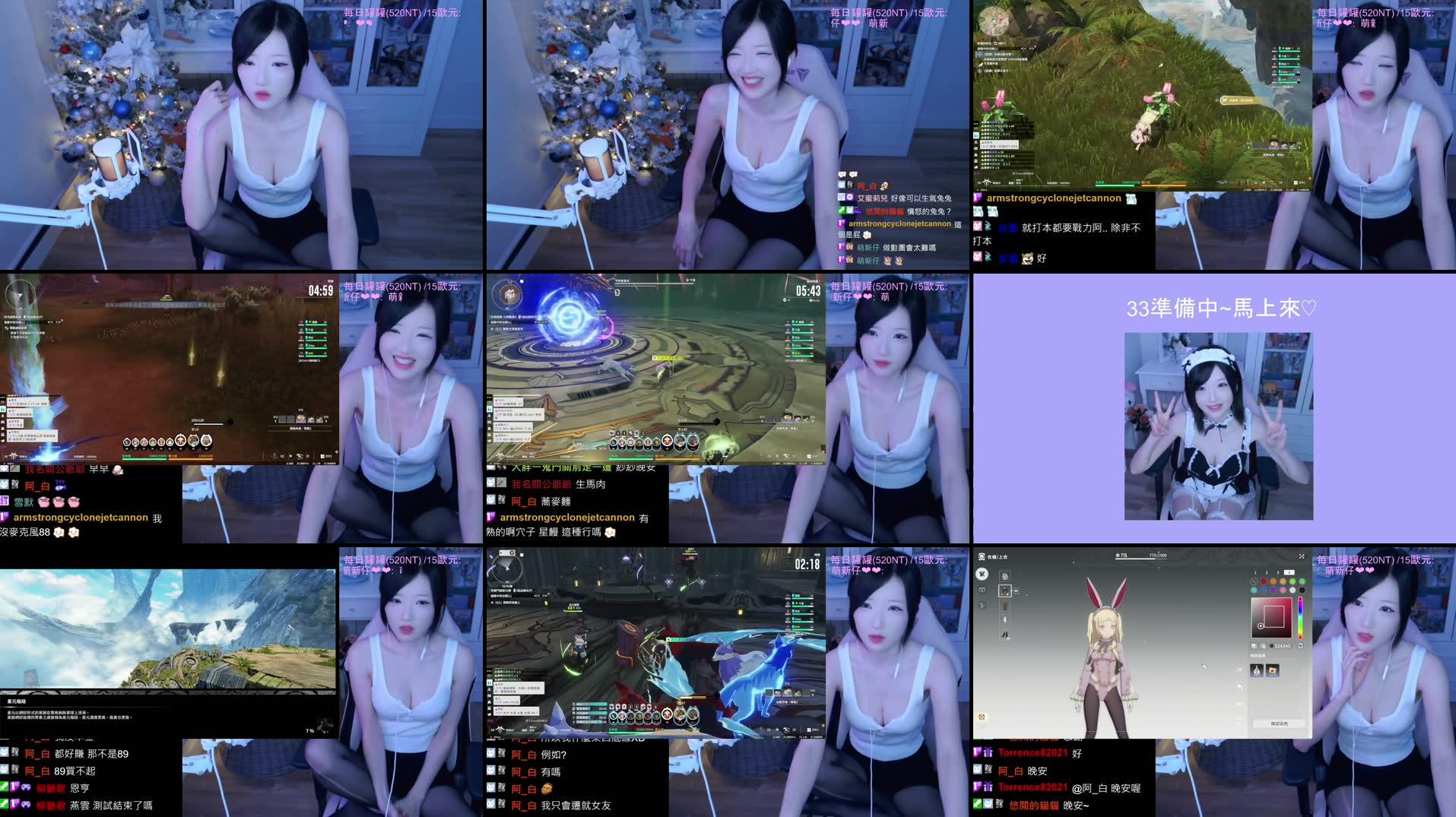Screen dimensions: 1456x817
Task: Toggle the eye preview icon in the dye panel
Action: [1239, 703]
